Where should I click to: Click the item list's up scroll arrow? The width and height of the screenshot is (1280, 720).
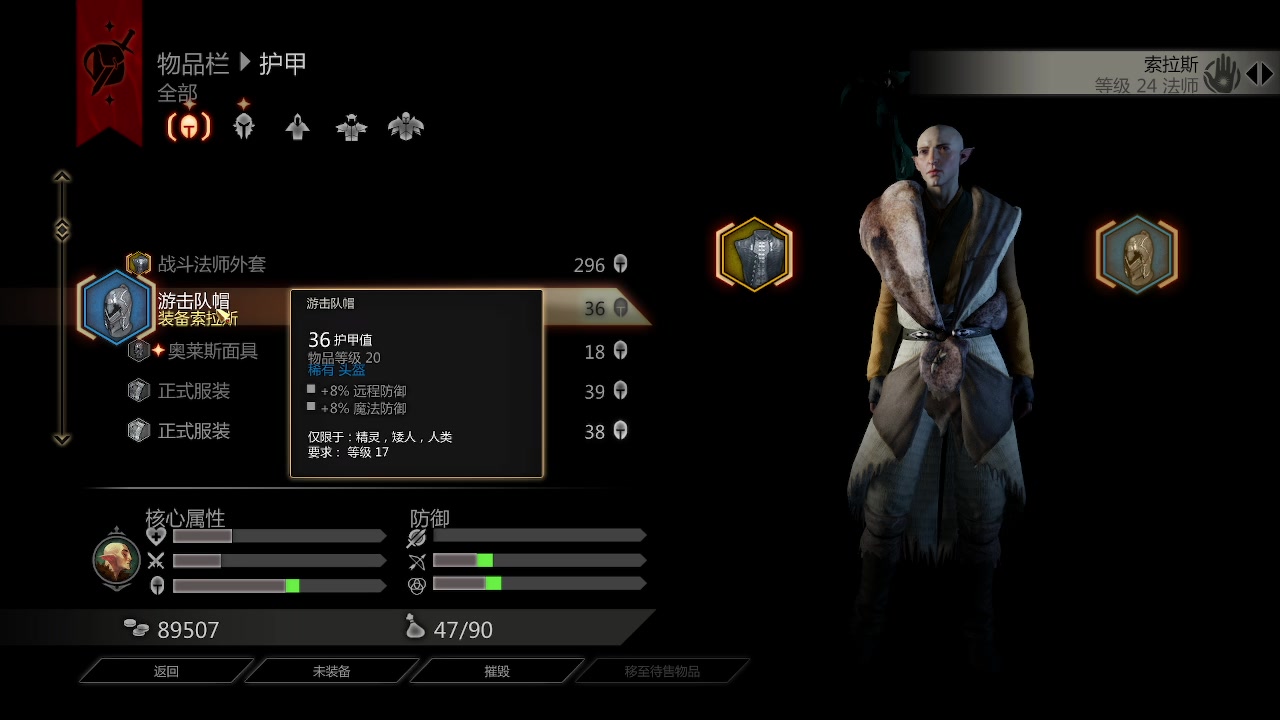pos(62,178)
